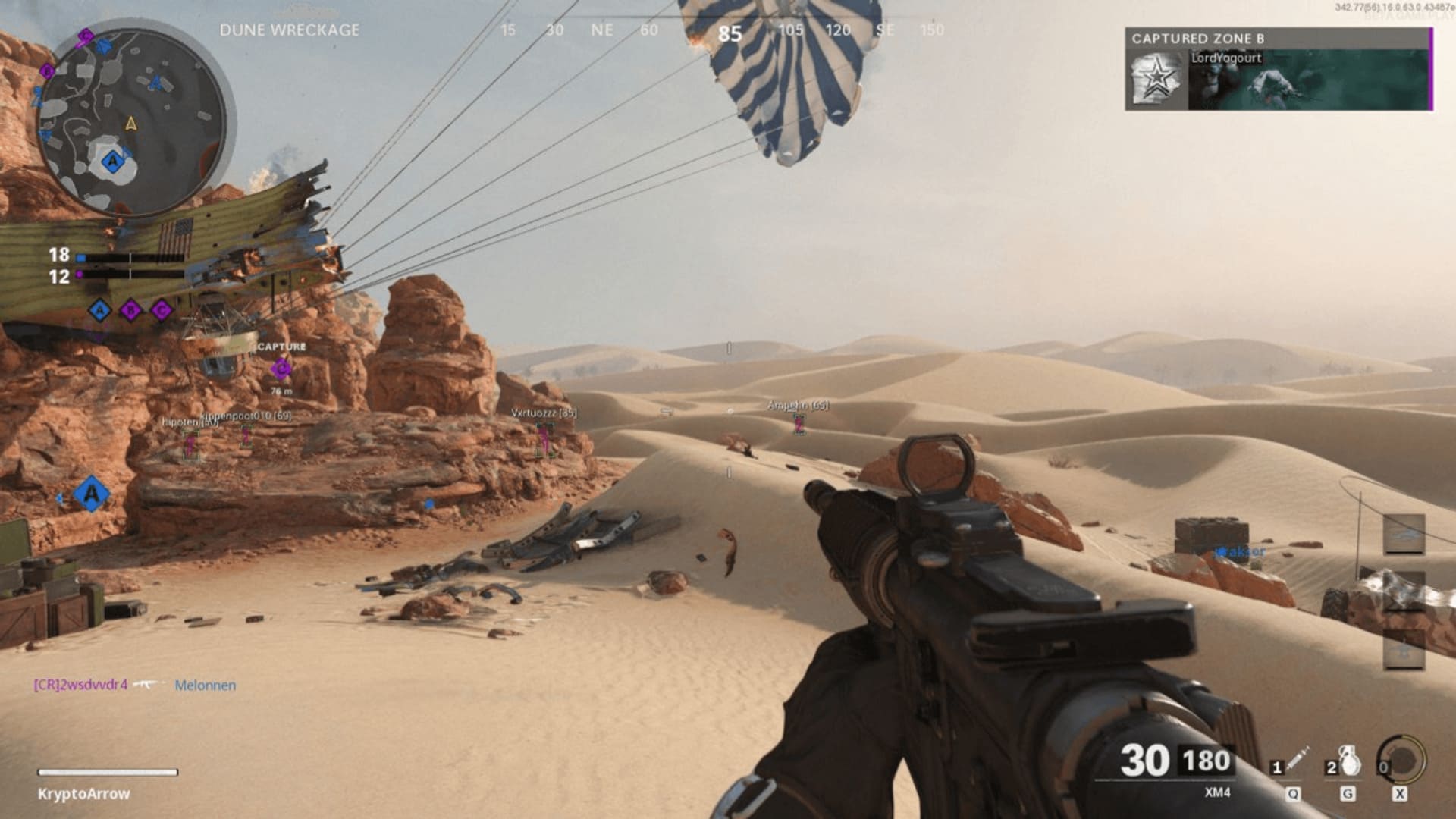Click the purple Capture objective C waypoint
Viewport: 1456px width, 819px height.
point(281,369)
